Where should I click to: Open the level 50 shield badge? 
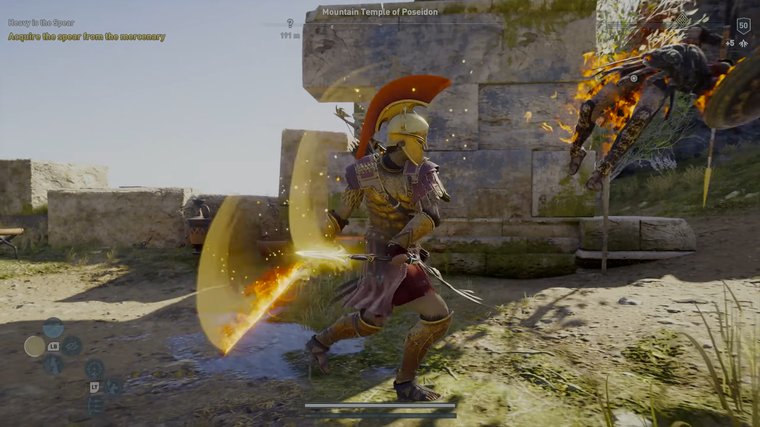pos(743,26)
